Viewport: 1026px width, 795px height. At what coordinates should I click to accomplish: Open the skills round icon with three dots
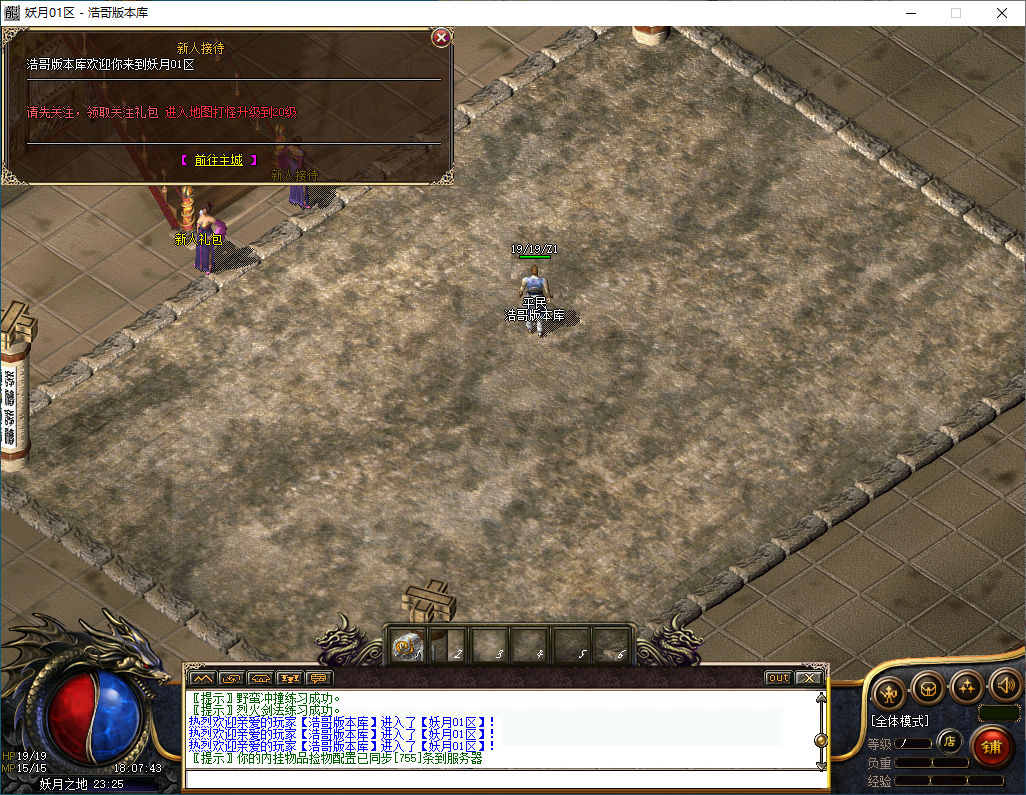(x=967, y=686)
